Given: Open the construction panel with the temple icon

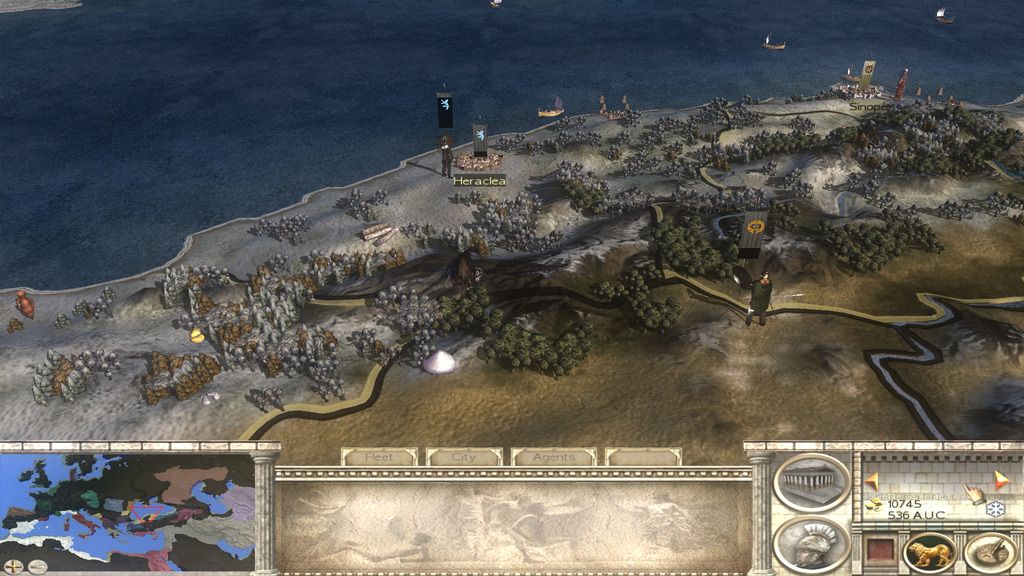Looking at the screenshot, I should pos(811,482).
